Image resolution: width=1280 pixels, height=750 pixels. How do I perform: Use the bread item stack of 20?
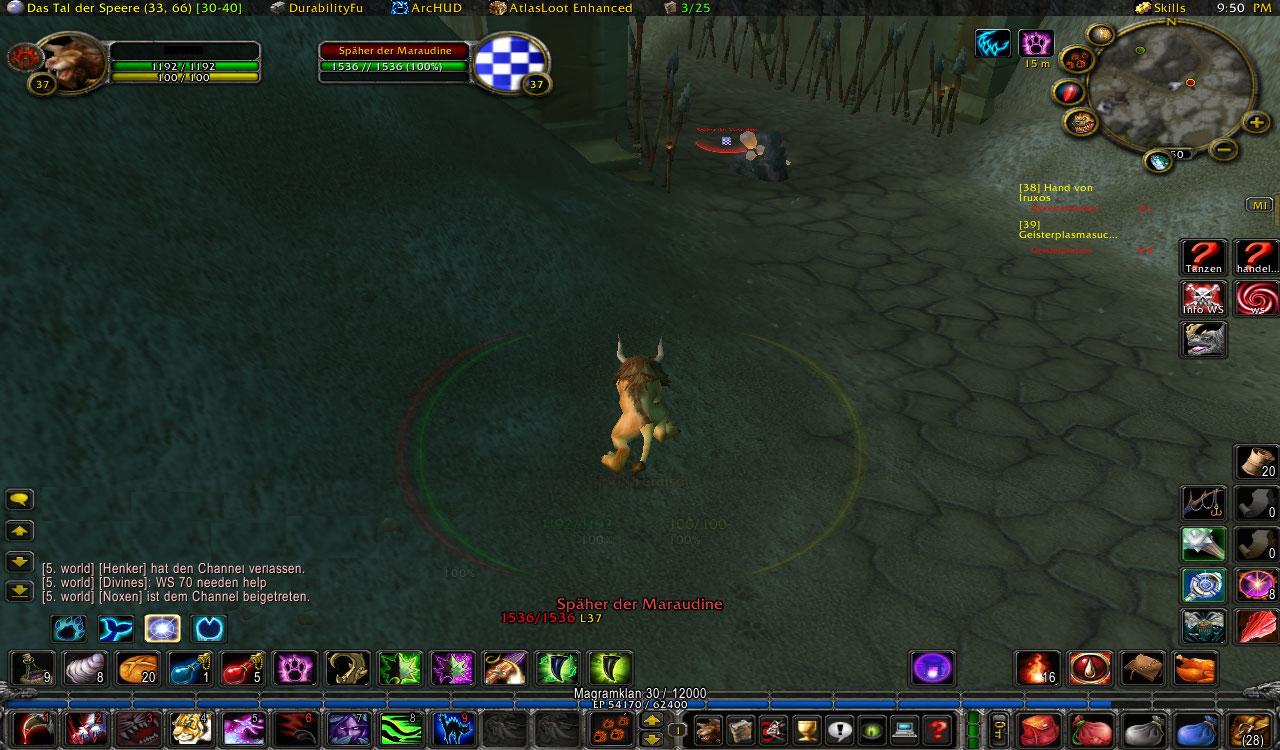pos(138,668)
